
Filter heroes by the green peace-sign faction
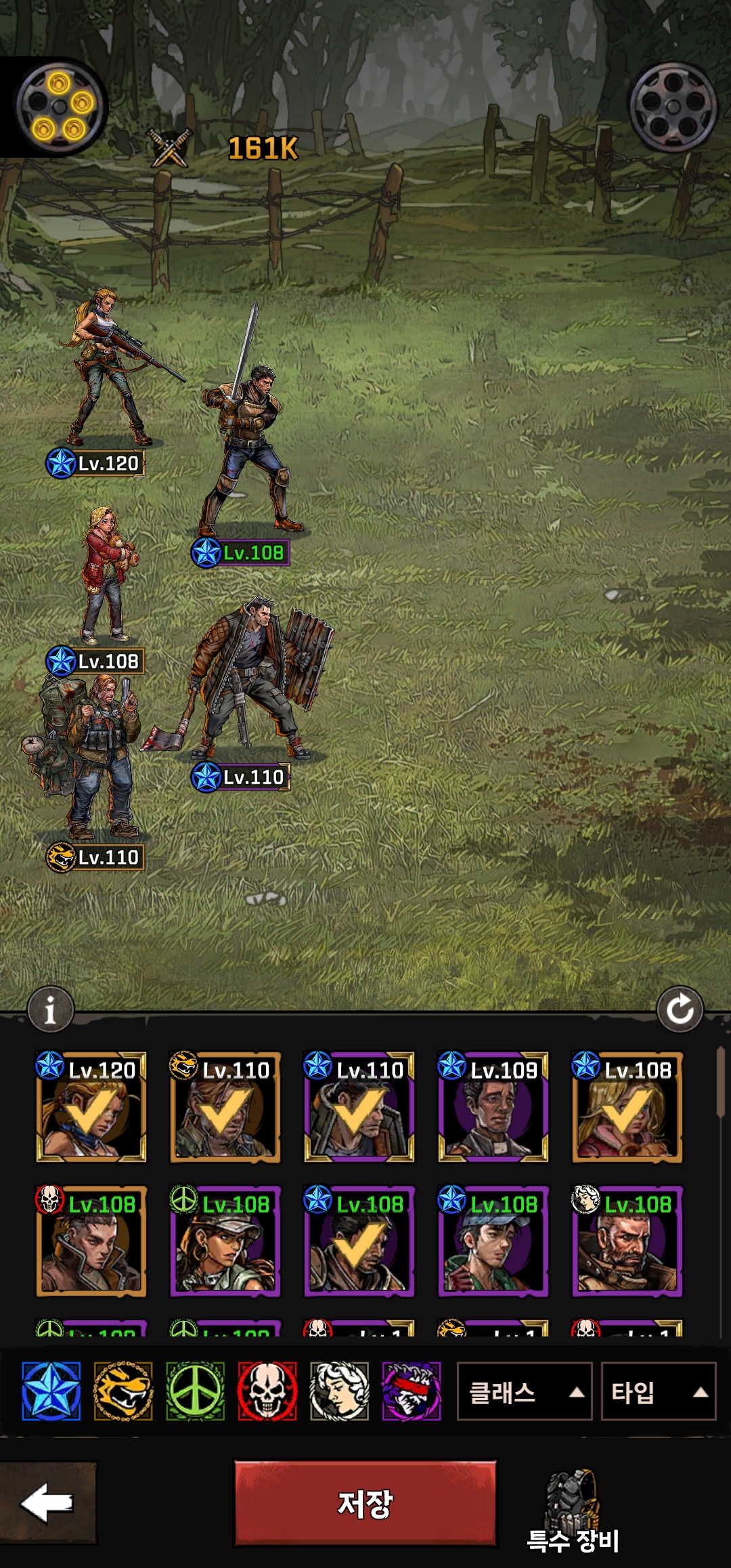(x=196, y=1391)
